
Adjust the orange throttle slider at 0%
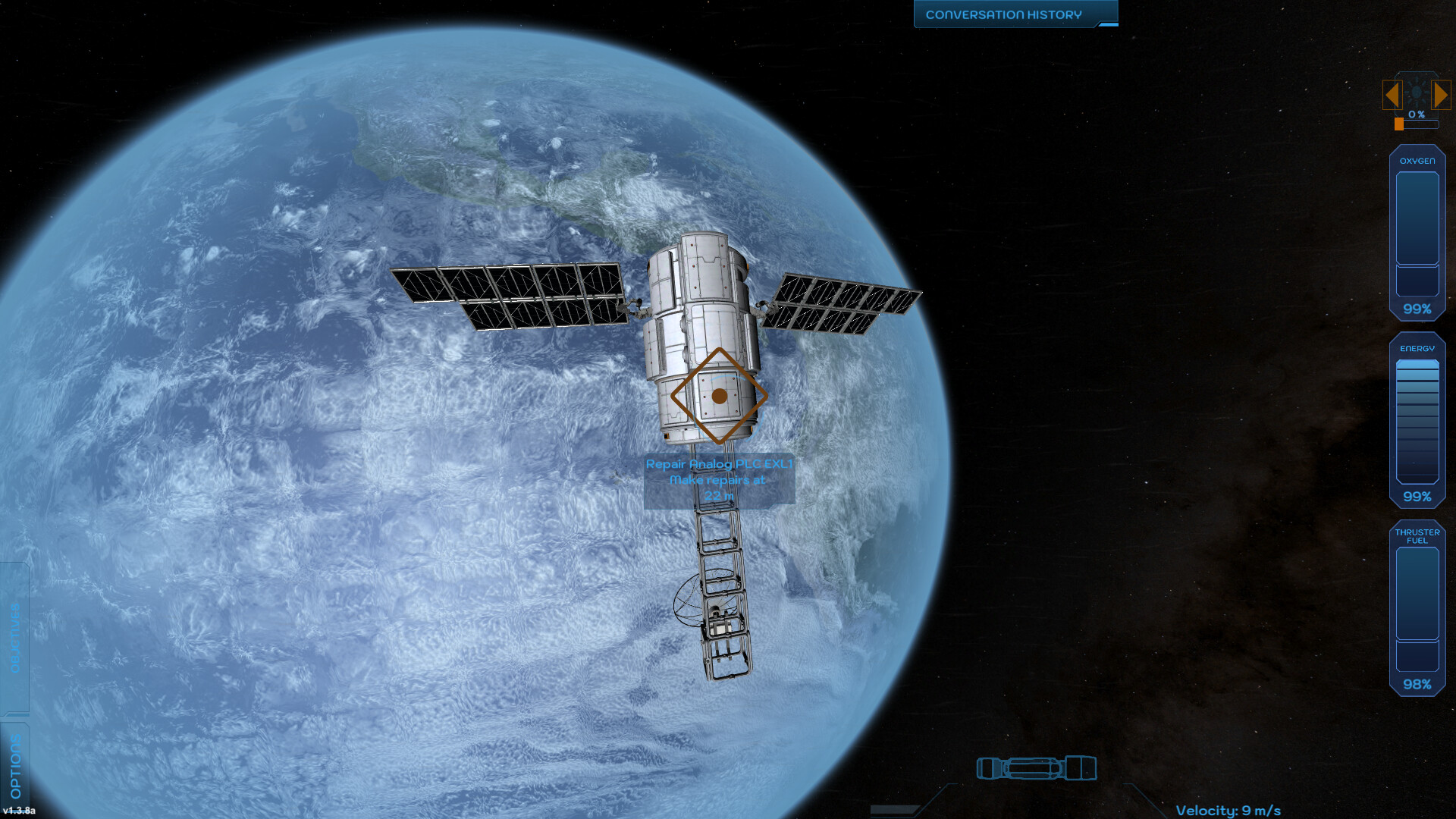click(x=1398, y=123)
